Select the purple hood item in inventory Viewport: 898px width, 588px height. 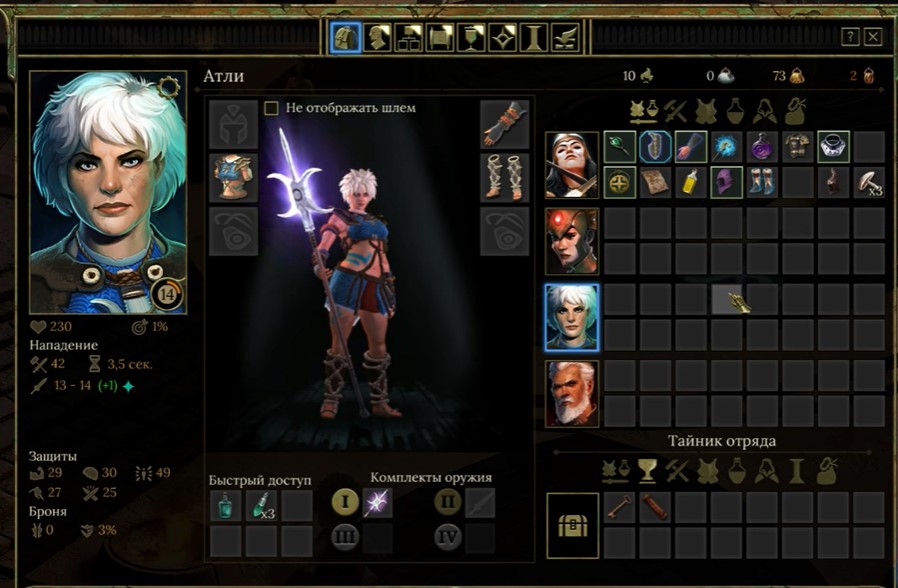(726, 182)
